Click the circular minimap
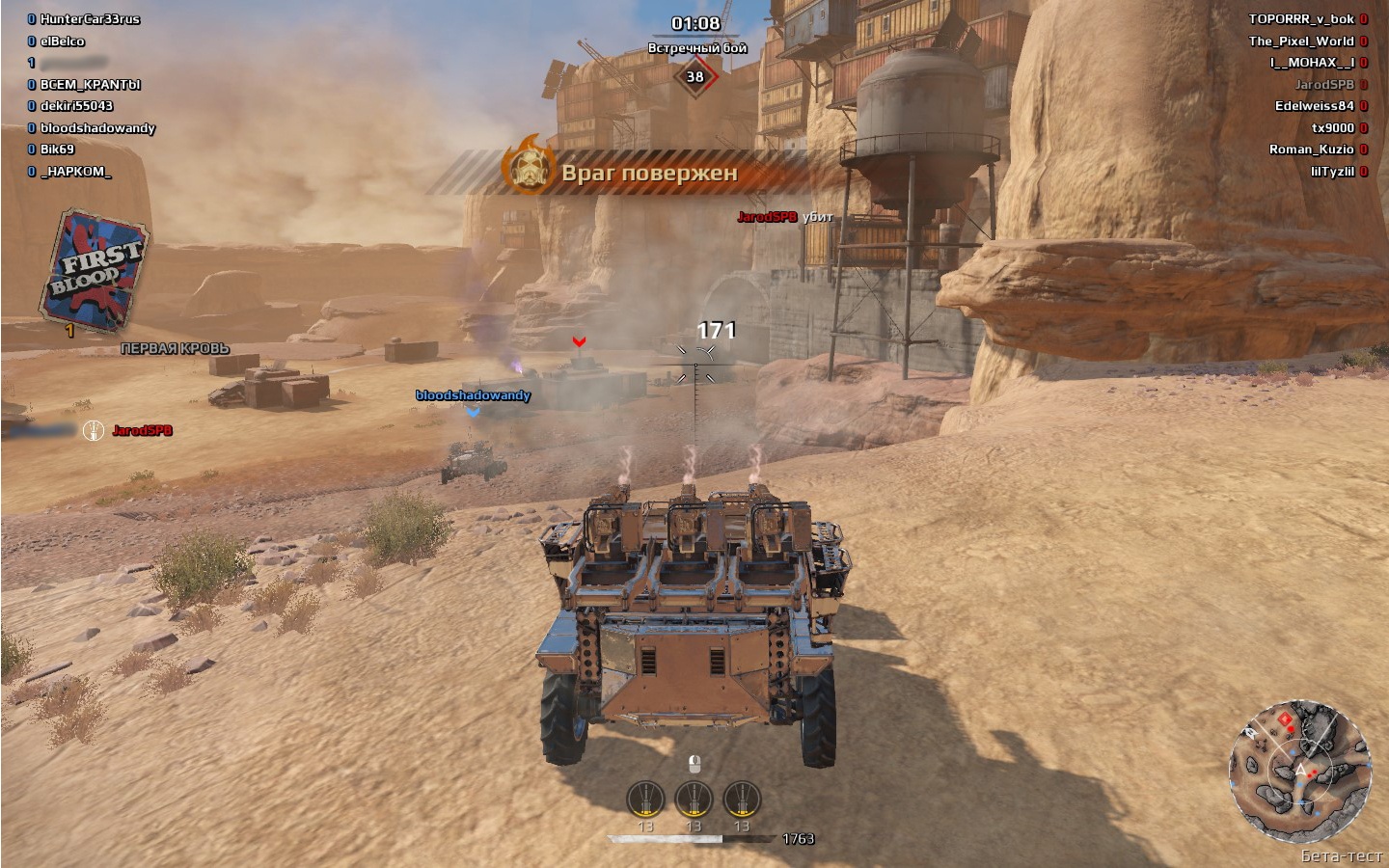The height and width of the screenshot is (868, 1389). pos(1299,772)
